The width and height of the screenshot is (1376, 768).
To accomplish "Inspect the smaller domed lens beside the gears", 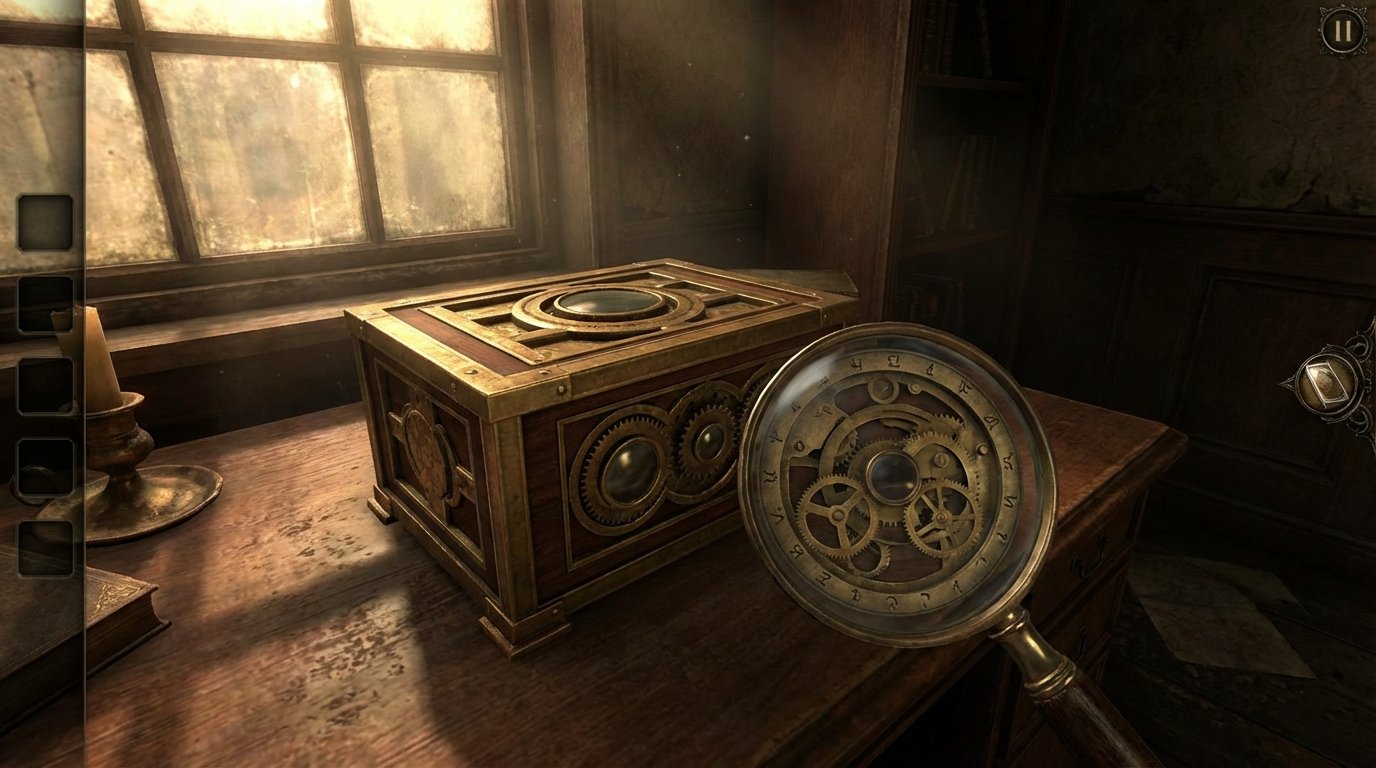I will (713, 441).
